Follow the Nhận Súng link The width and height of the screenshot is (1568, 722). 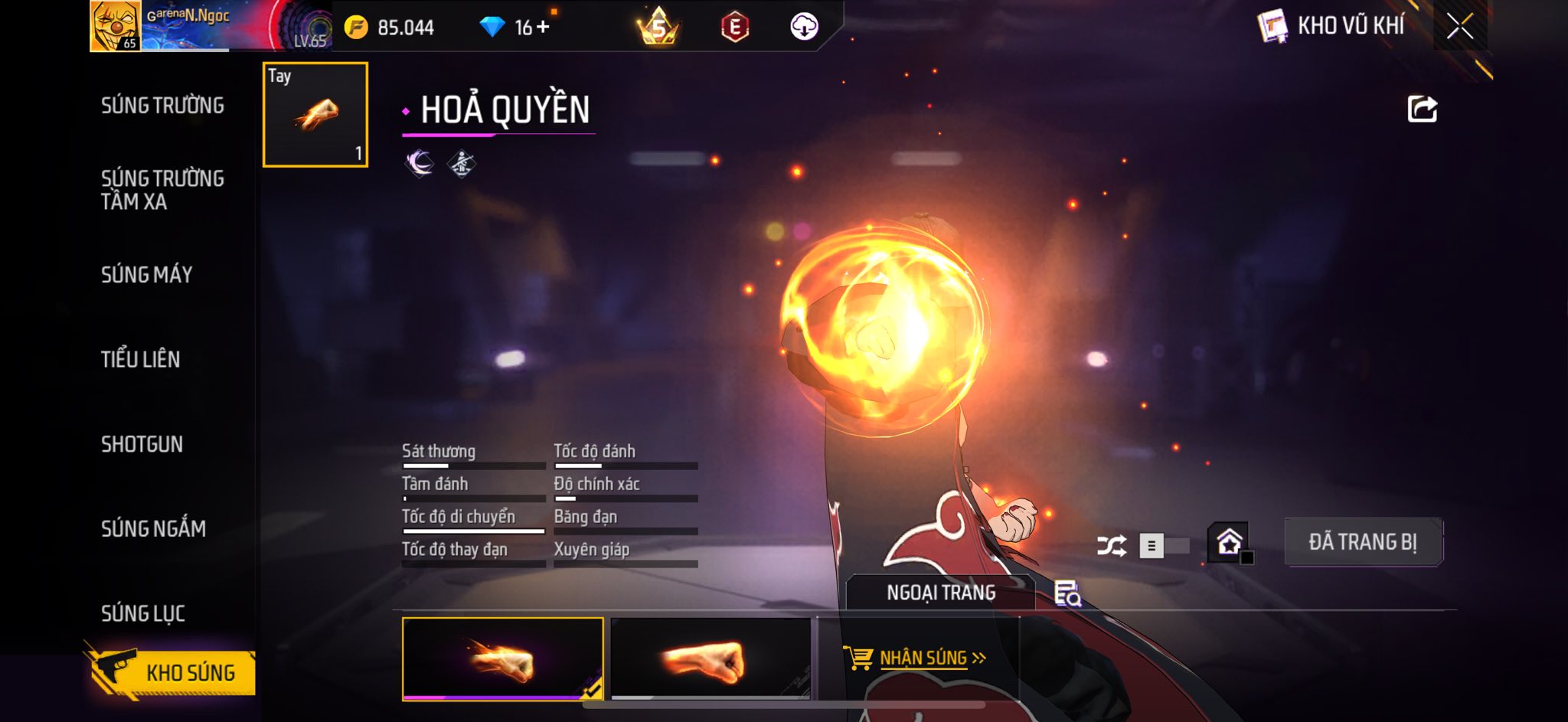(x=923, y=658)
